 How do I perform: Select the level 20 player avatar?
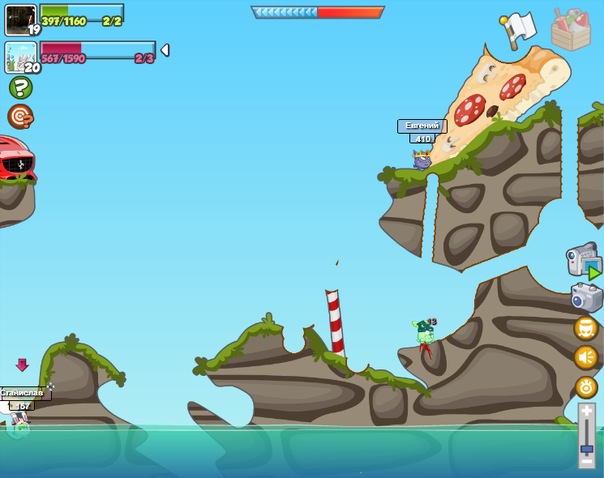pos(20,56)
